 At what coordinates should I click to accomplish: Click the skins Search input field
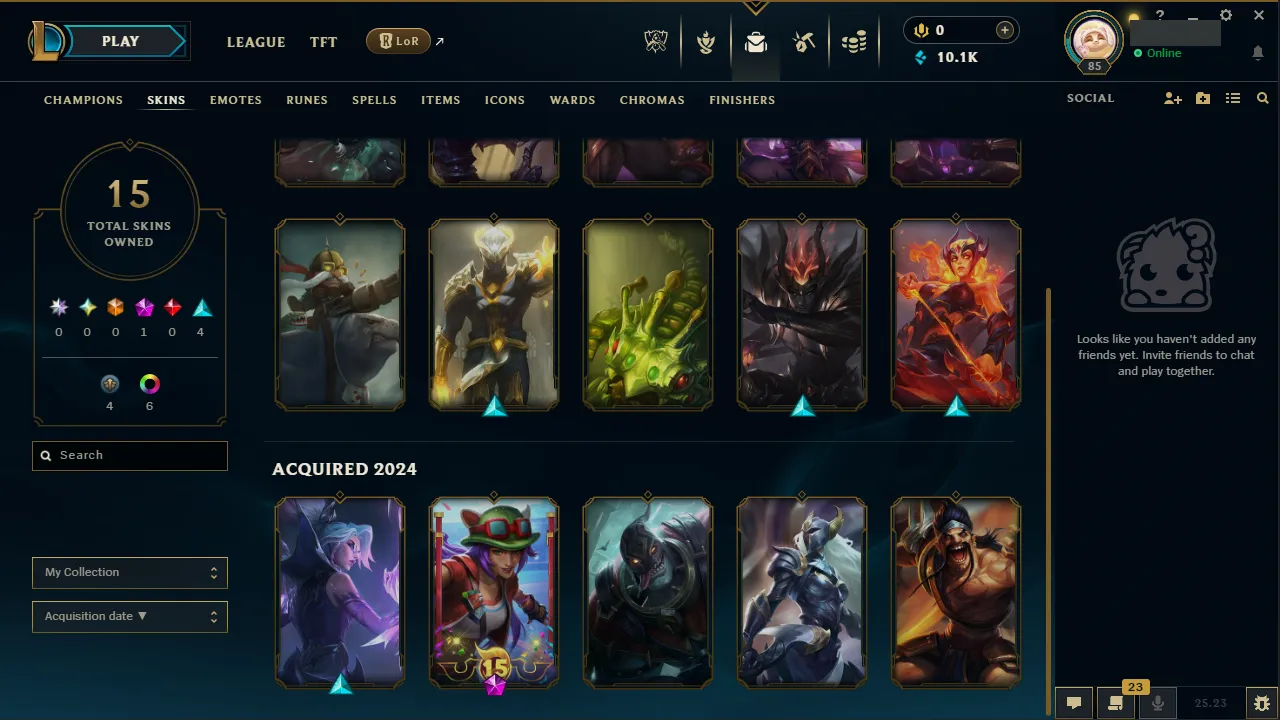point(129,455)
